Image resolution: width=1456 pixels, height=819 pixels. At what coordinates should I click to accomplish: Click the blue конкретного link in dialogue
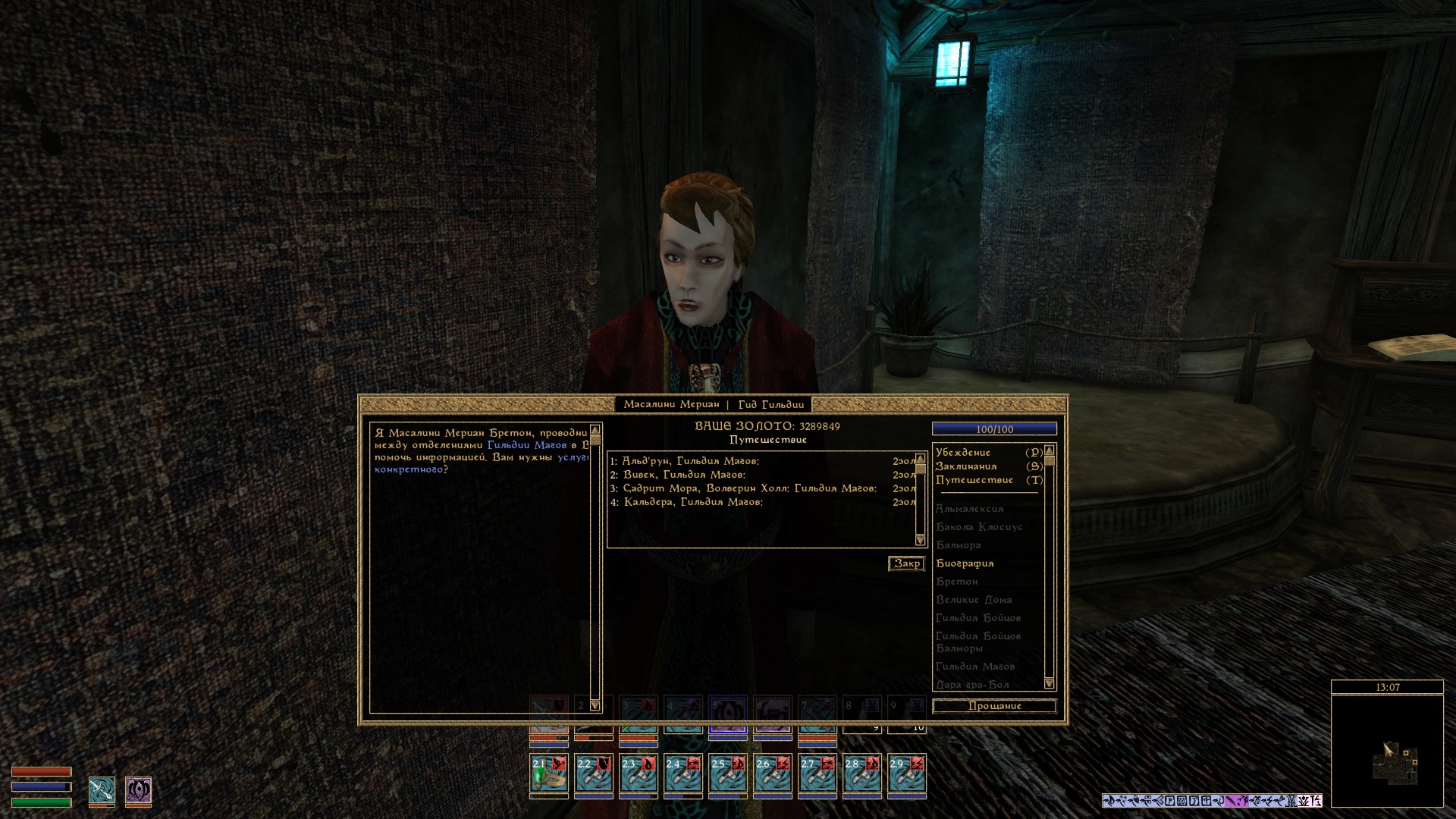click(408, 469)
